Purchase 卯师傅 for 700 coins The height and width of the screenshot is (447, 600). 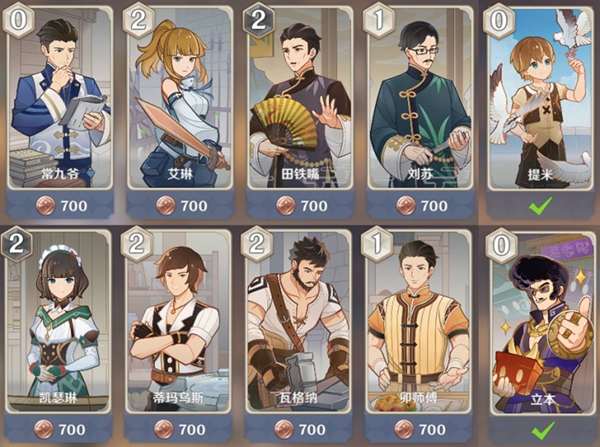point(420,428)
